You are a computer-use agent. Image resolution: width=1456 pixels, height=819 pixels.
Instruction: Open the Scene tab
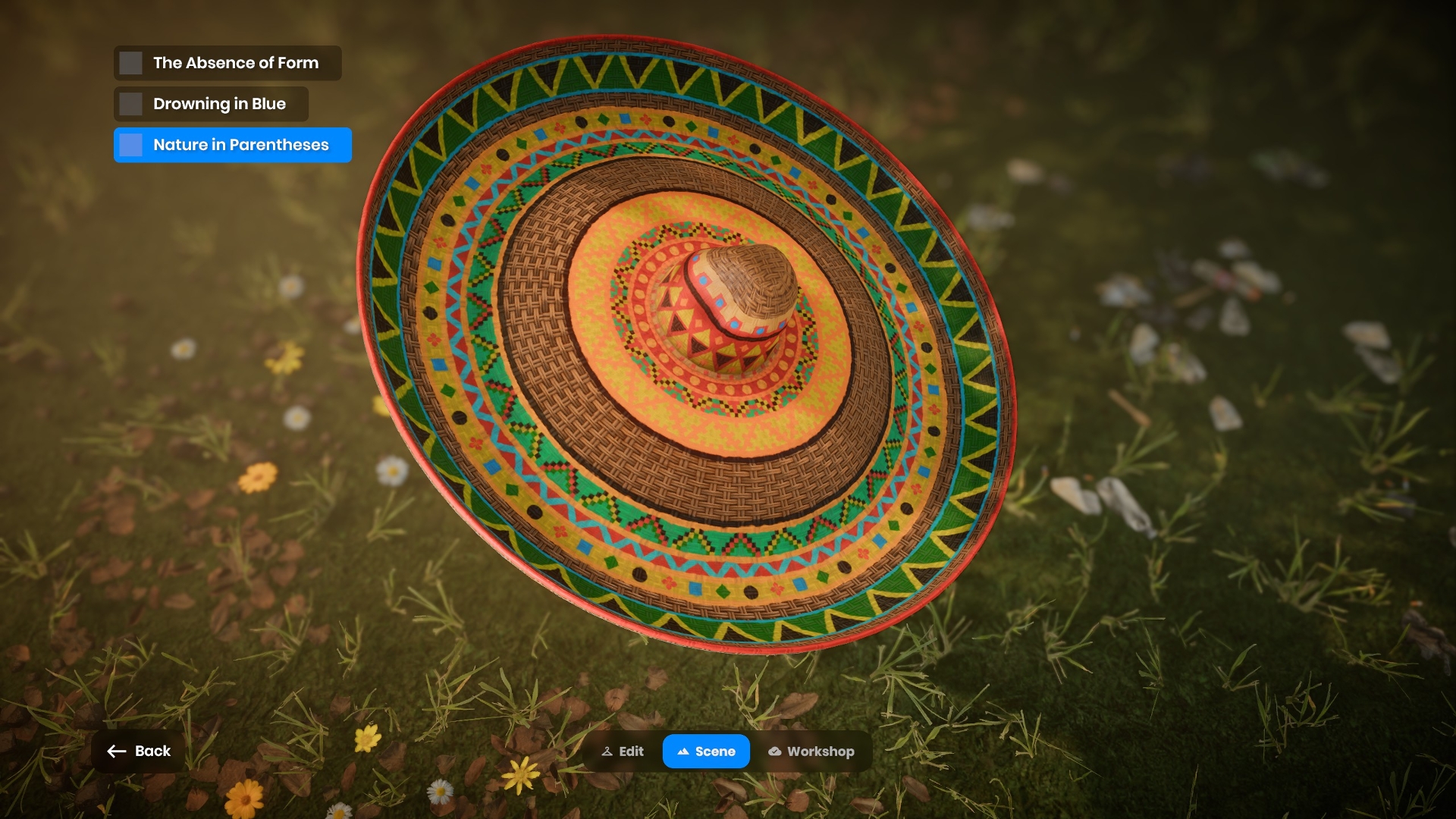[706, 752]
